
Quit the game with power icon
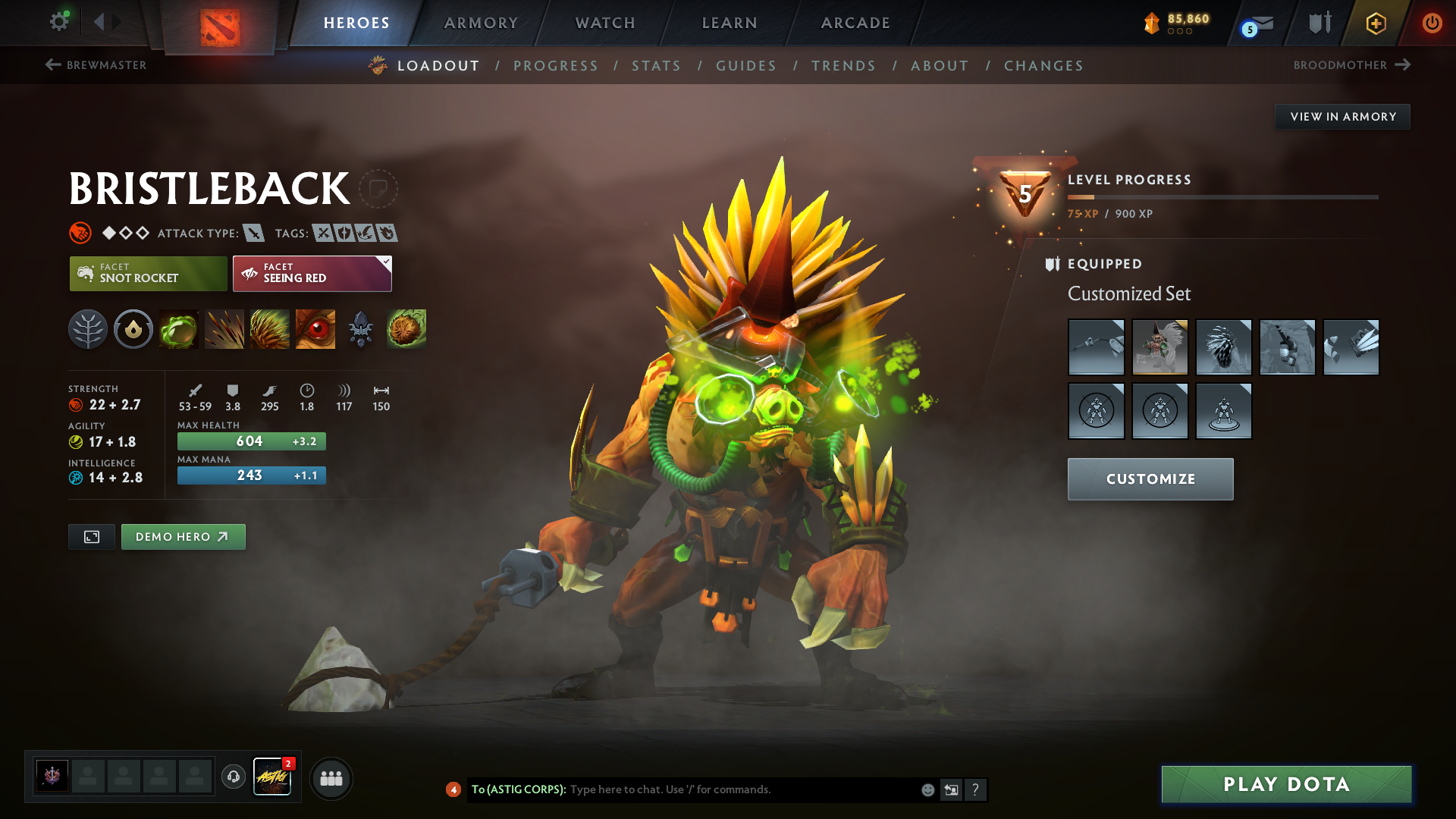tap(1432, 23)
